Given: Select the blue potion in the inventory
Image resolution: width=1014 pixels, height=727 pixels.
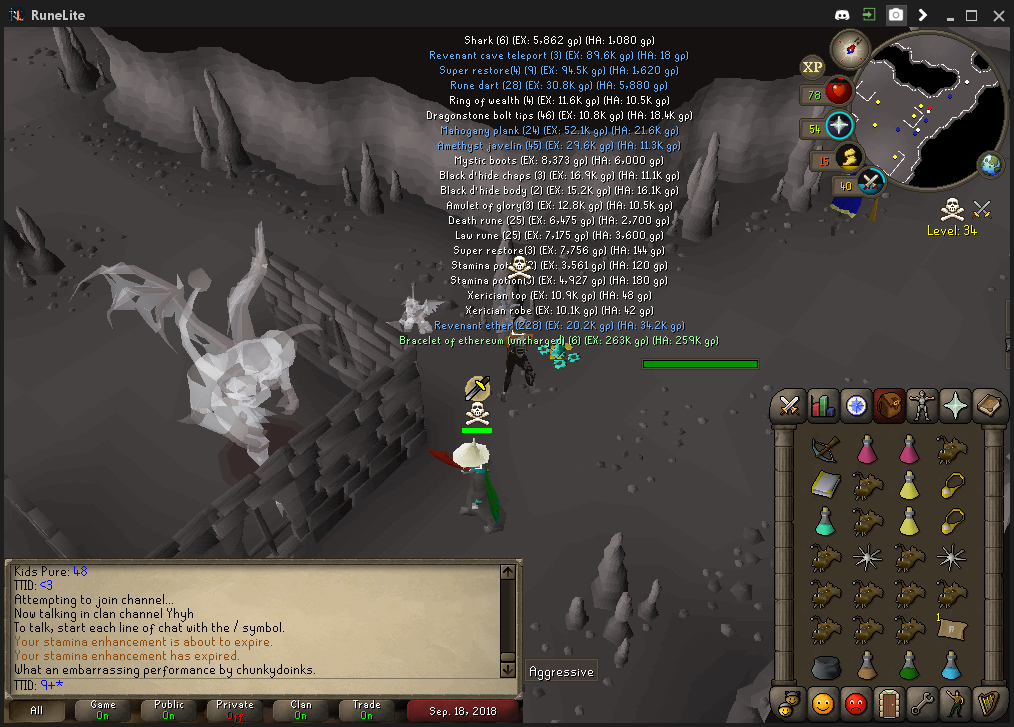Looking at the screenshot, I should pos(951,665).
